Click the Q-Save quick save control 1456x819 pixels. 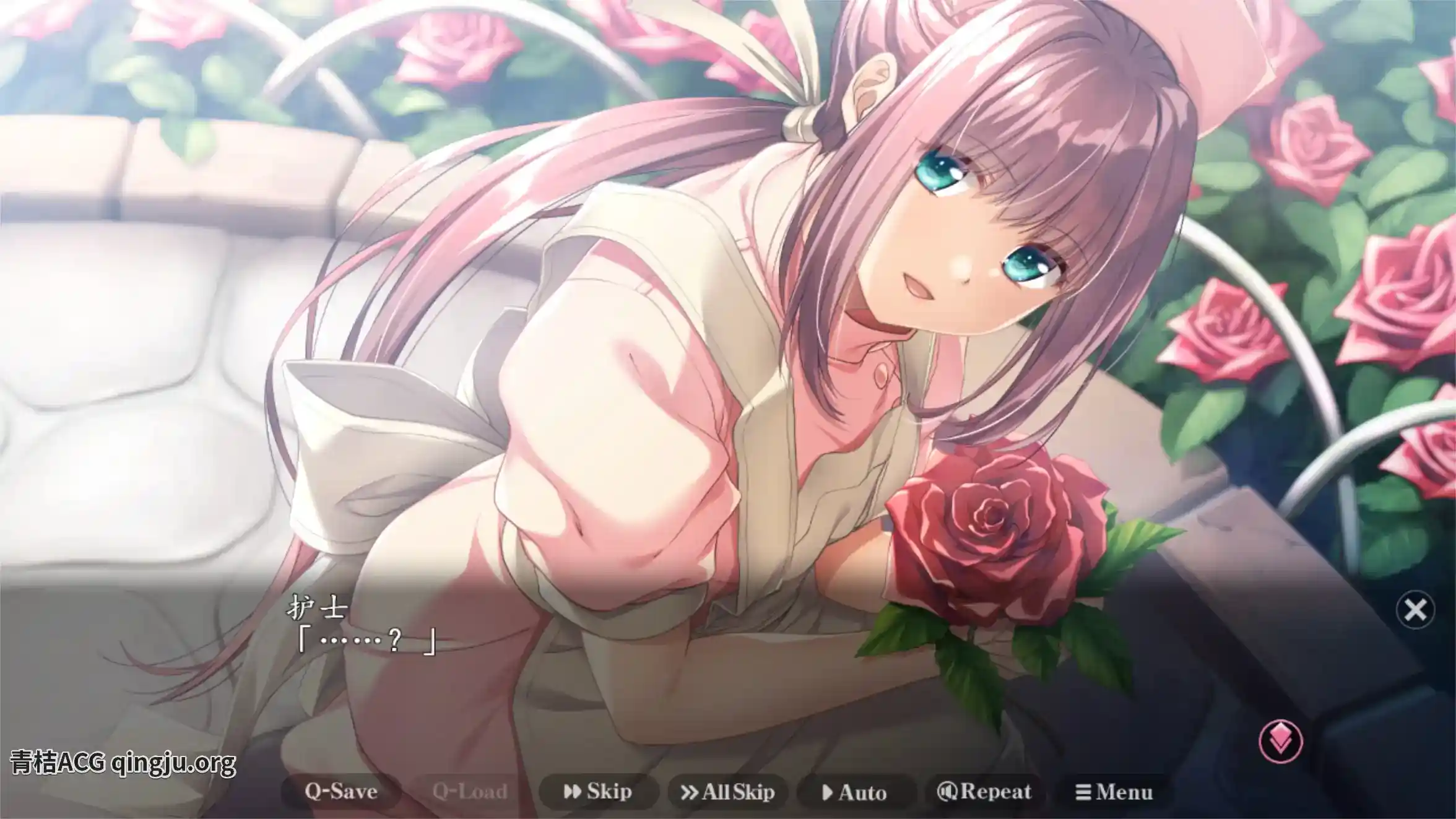pos(342,791)
